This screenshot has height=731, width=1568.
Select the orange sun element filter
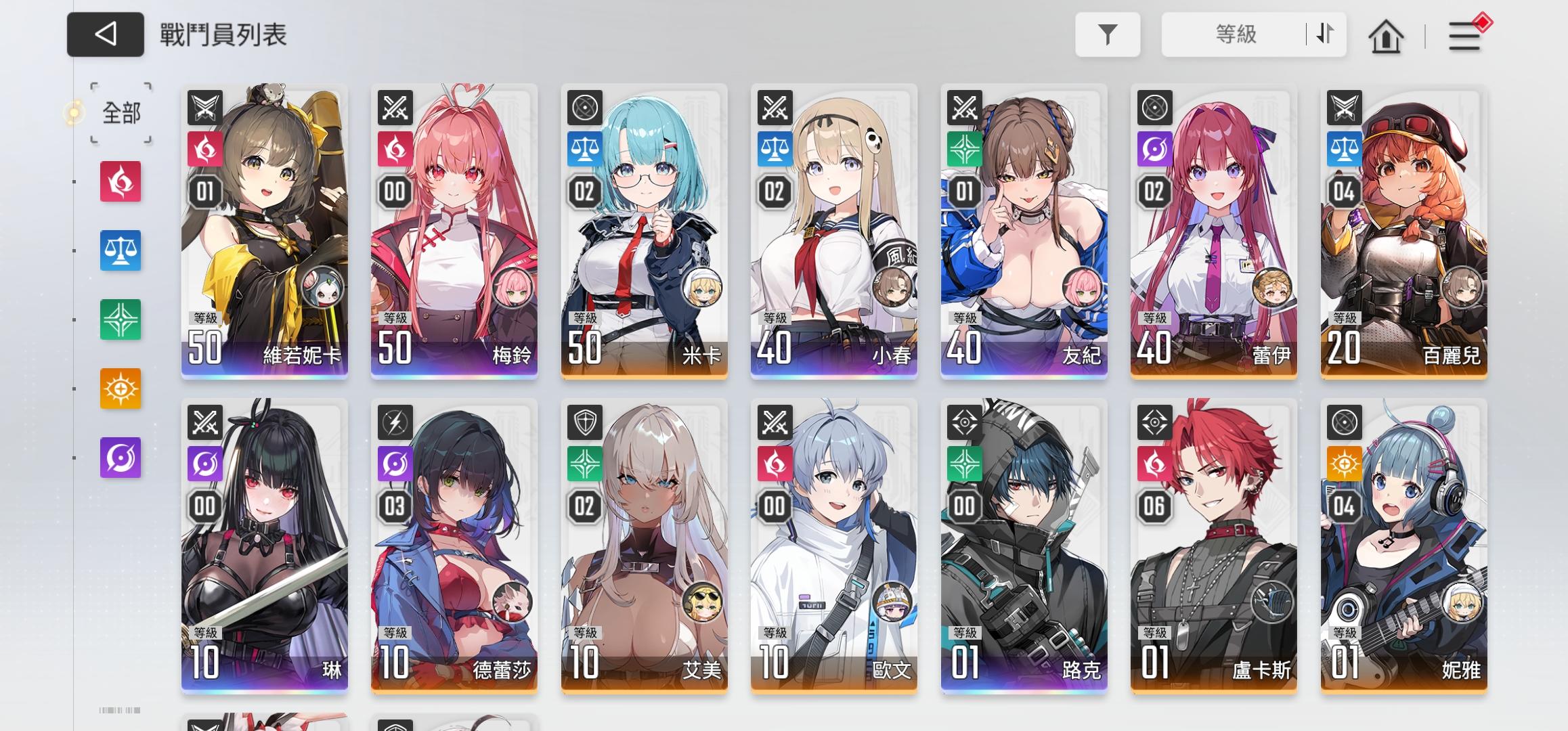click(x=121, y=388)
